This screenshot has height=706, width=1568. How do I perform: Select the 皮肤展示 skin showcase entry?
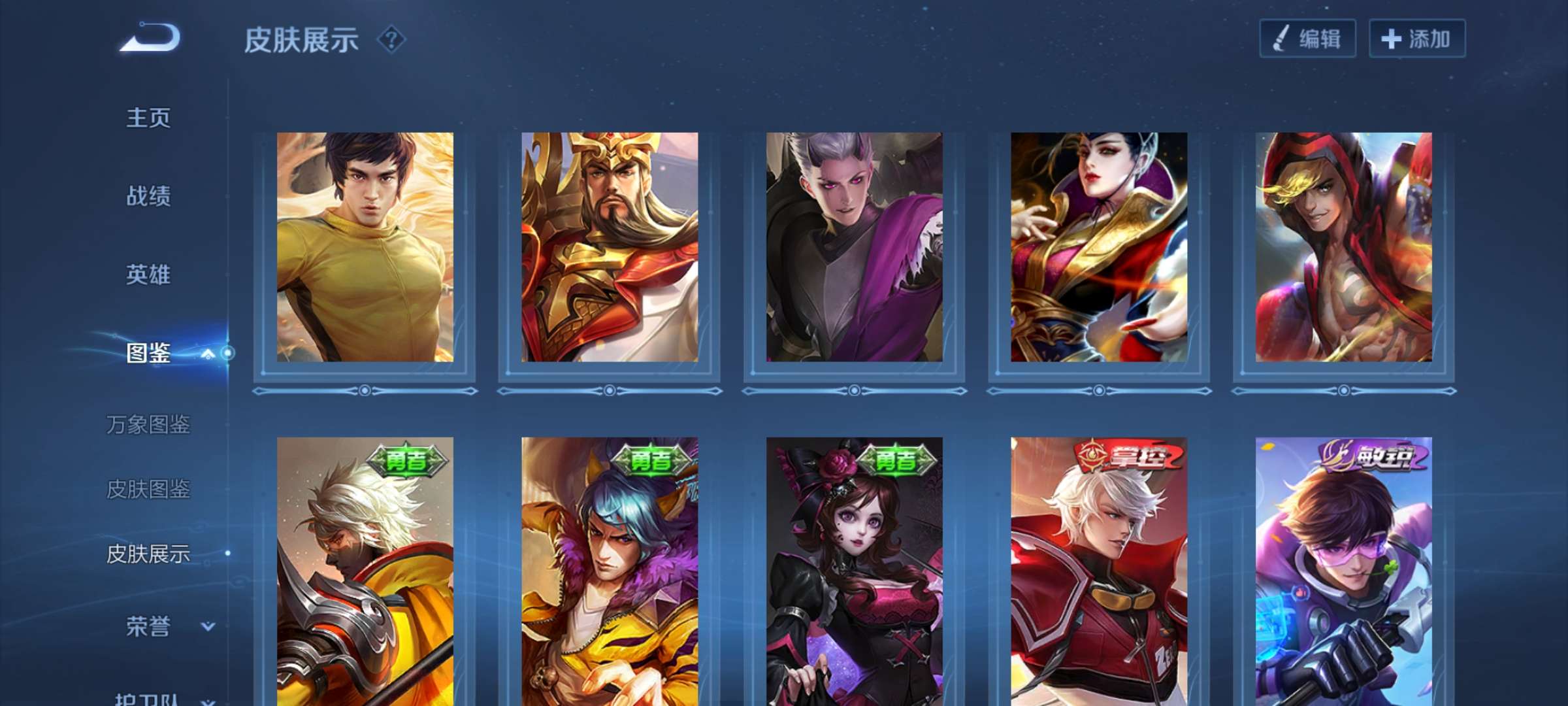tap(148, 554)
